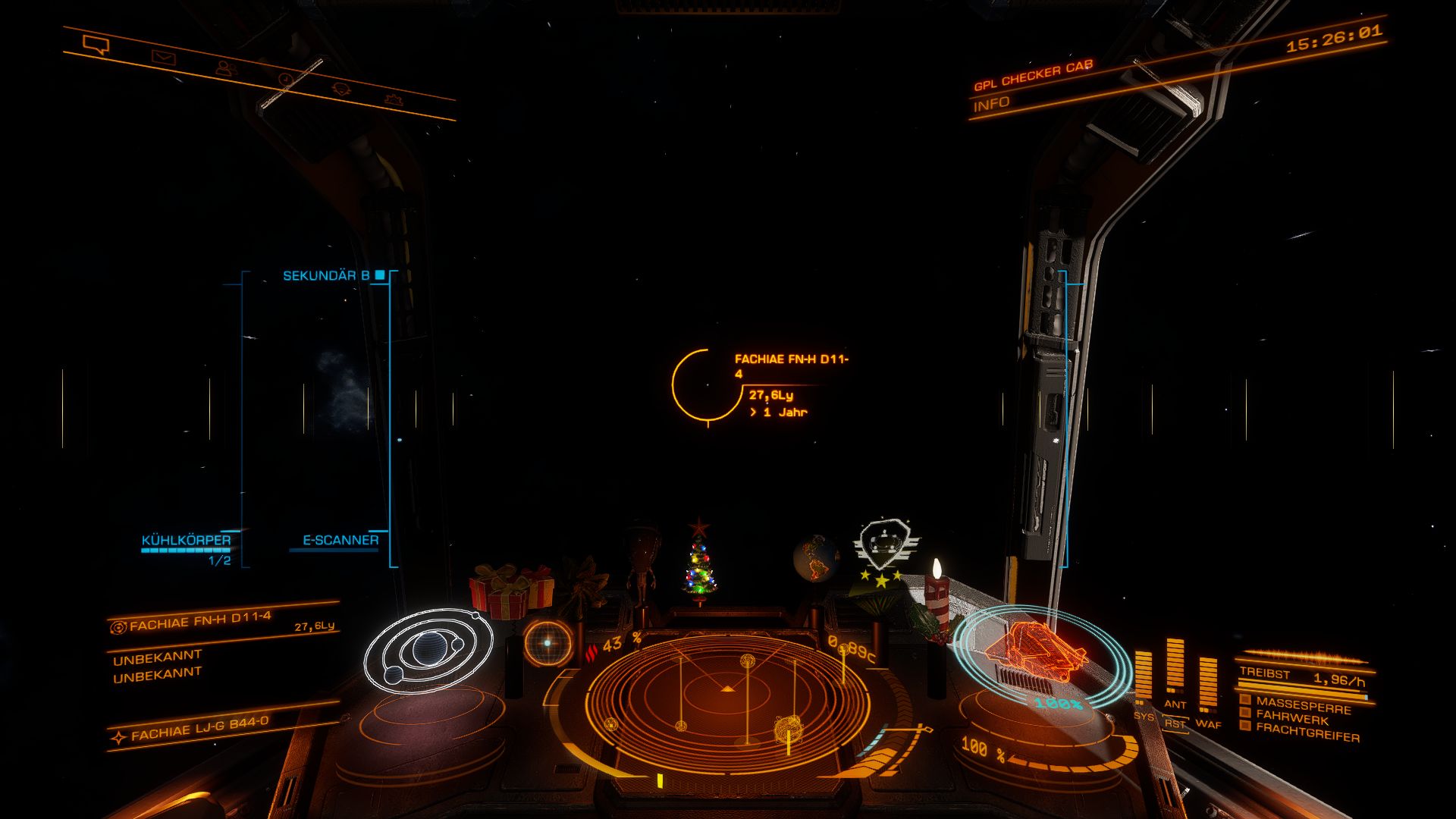
Task: Open the clock history tab
Action: click(x=285, y=78)
